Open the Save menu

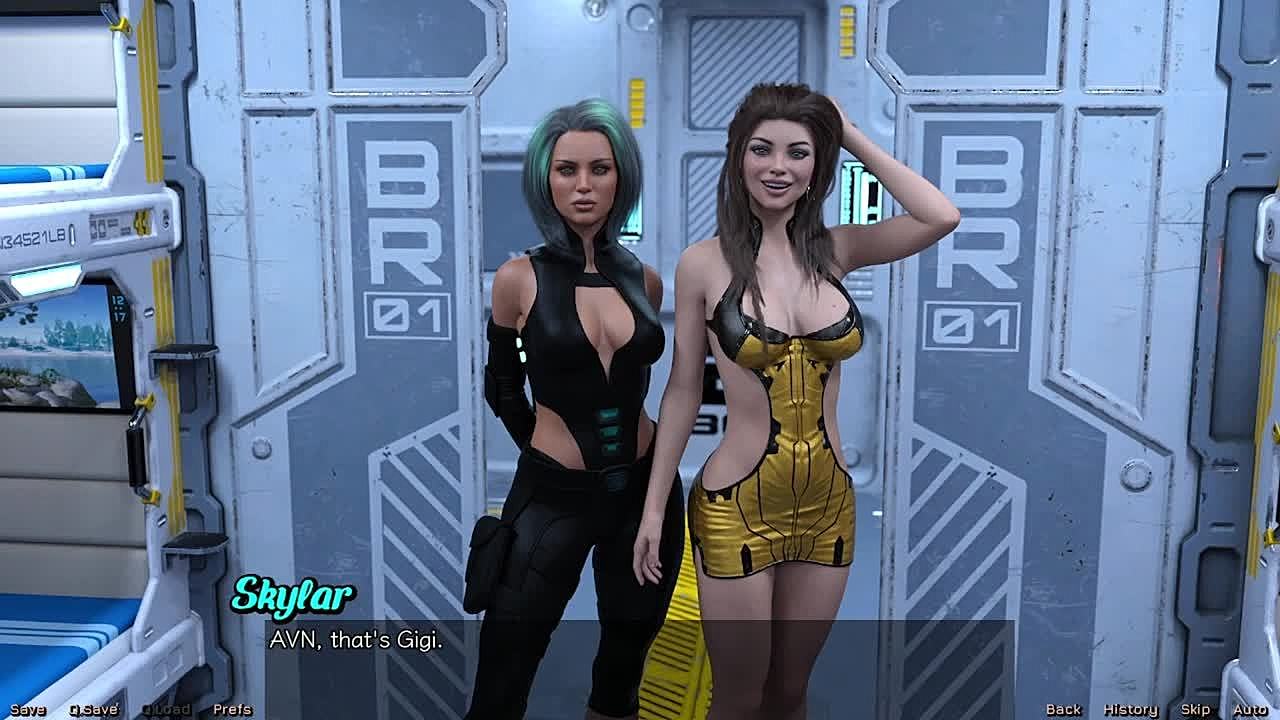tap(27, 709)
